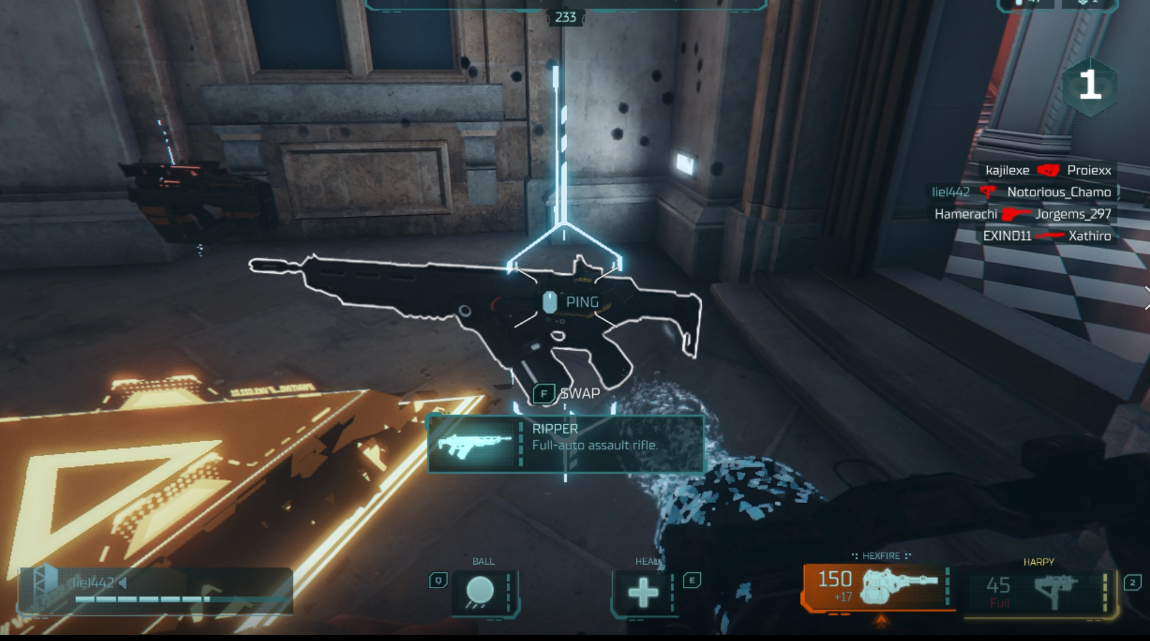
Task: Use the Heal ability icon
Action: (x=645, y=592)
